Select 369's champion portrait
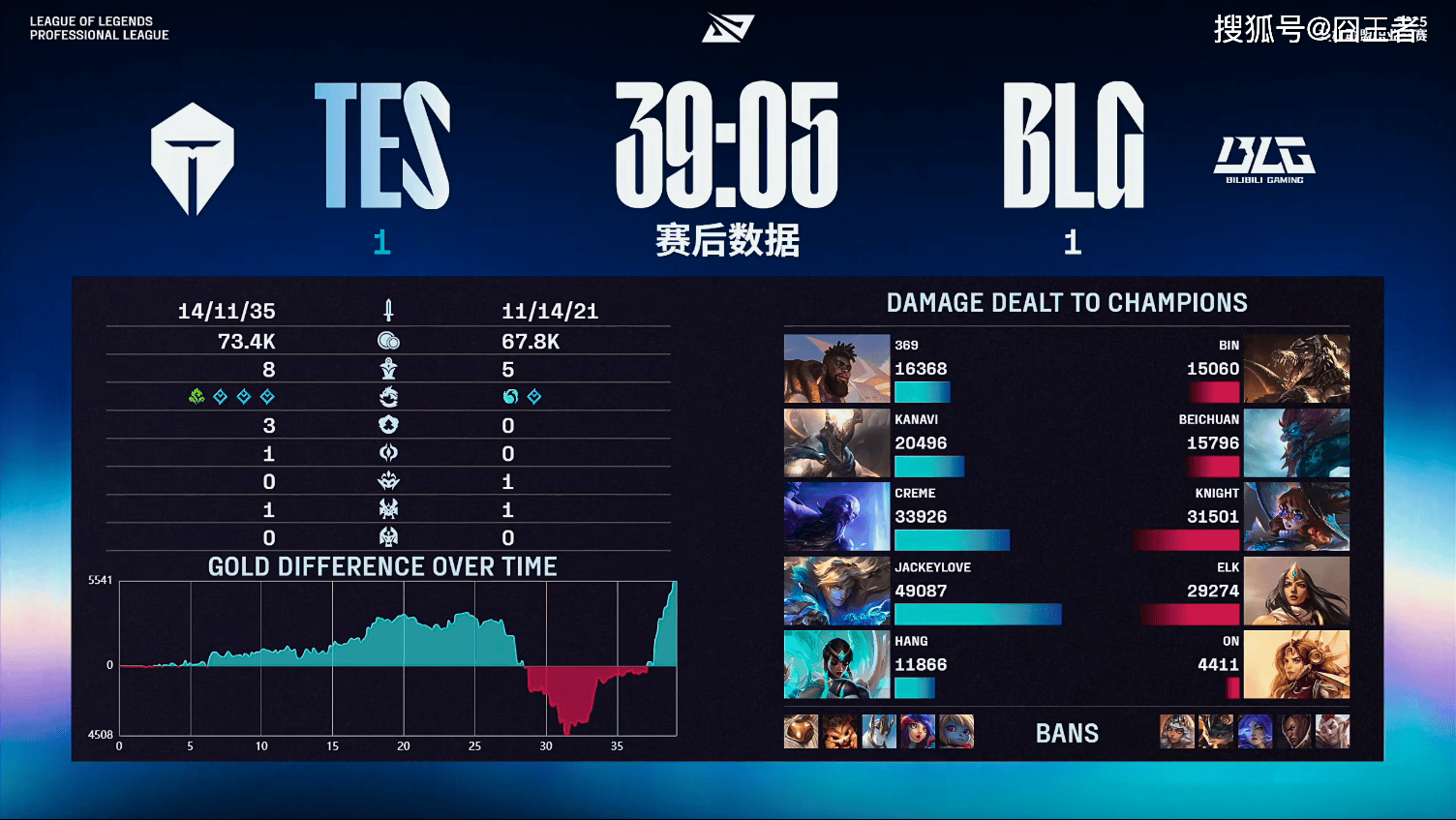The height and width of the screenshot is (820, 1456). click(836, 369)
